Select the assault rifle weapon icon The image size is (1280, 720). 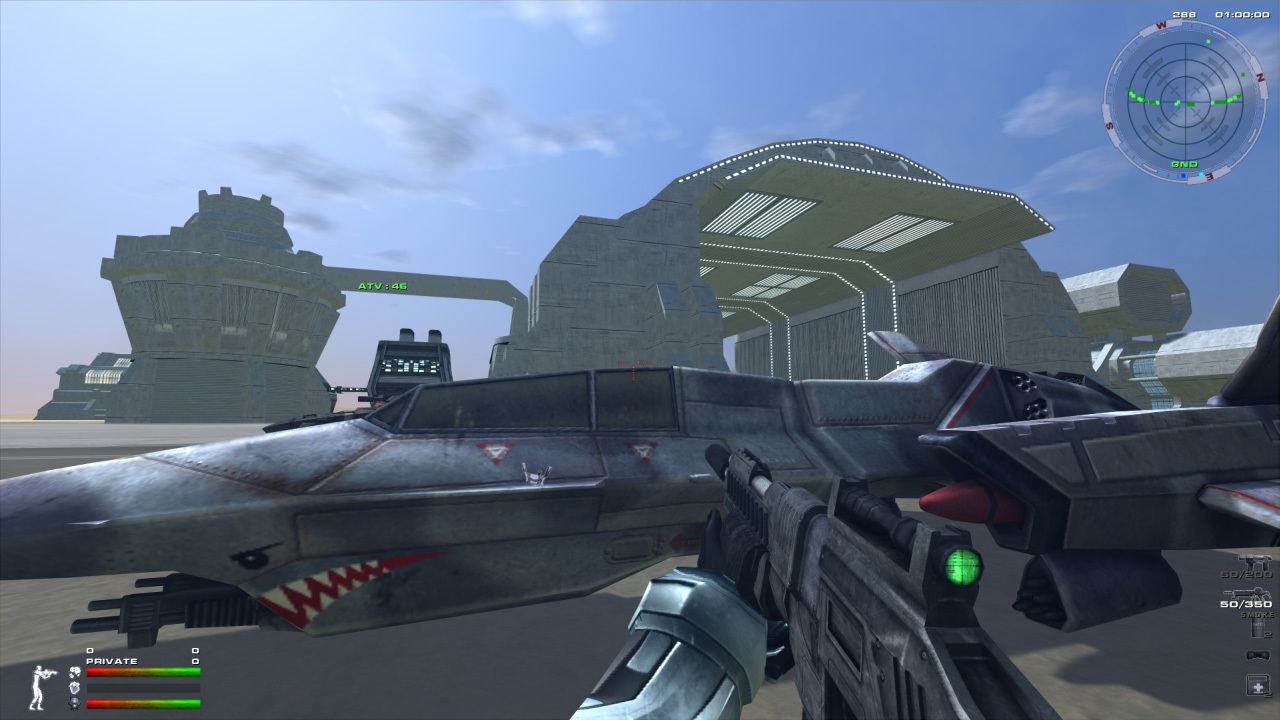point(1255,561)
